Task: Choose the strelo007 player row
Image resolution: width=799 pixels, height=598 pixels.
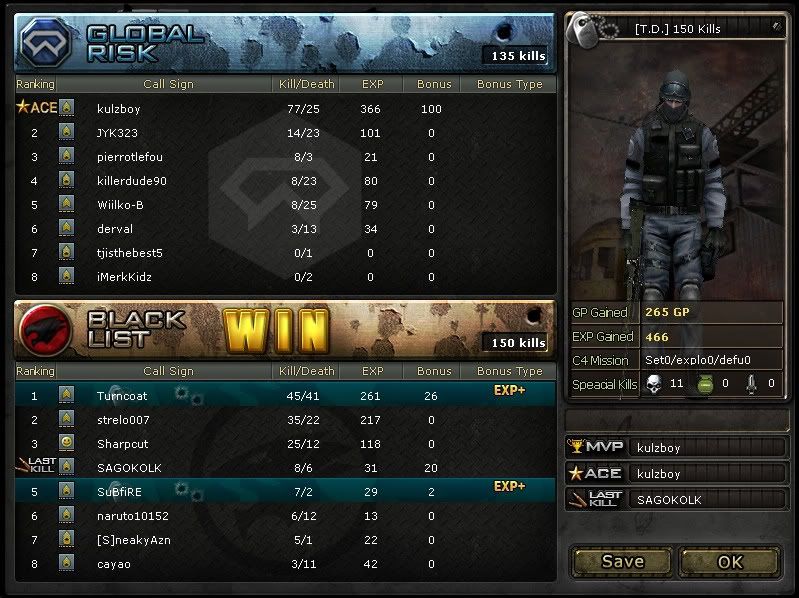Action: click(x=123, y=420)
